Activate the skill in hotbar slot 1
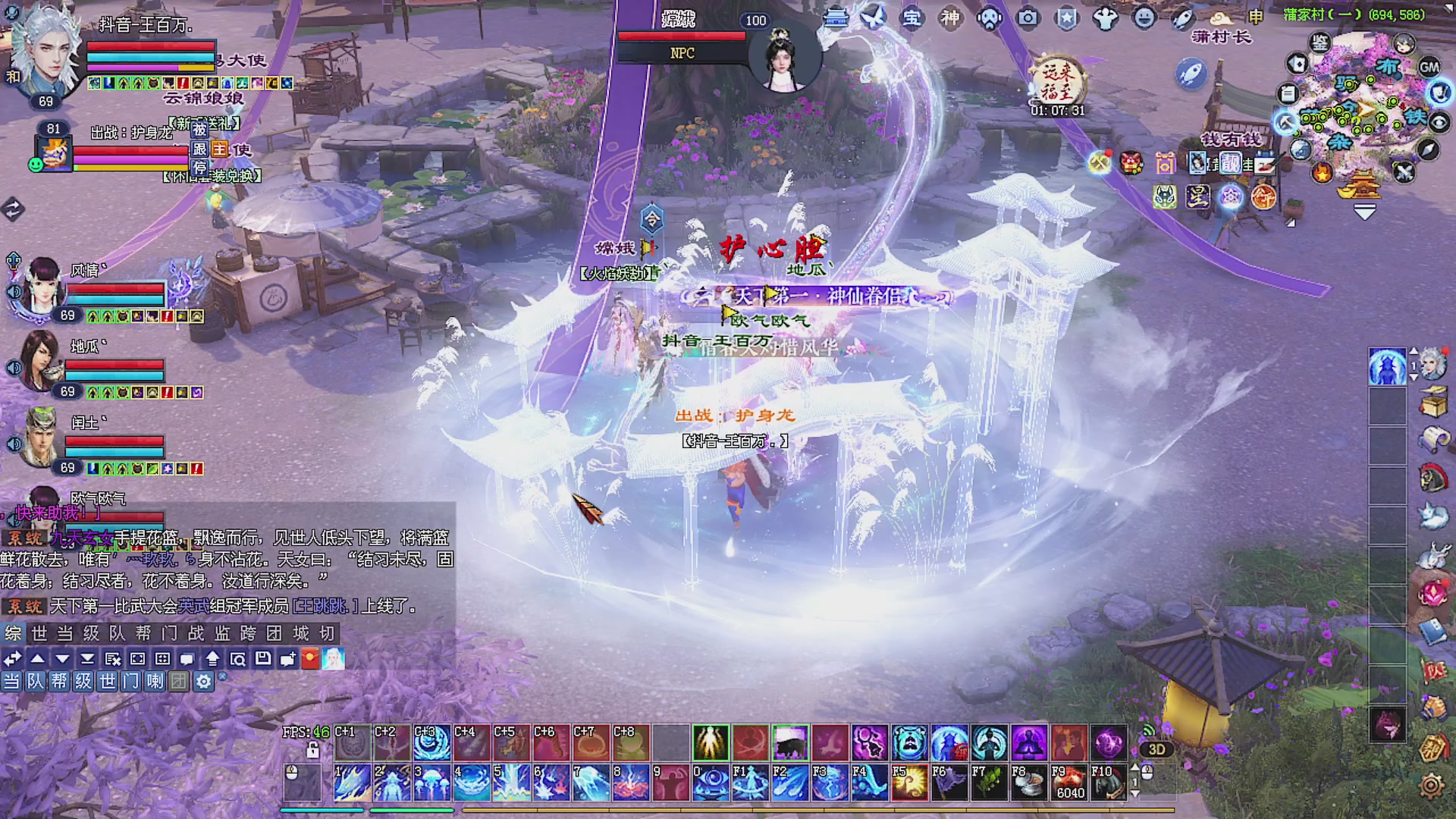 point(352,783)
